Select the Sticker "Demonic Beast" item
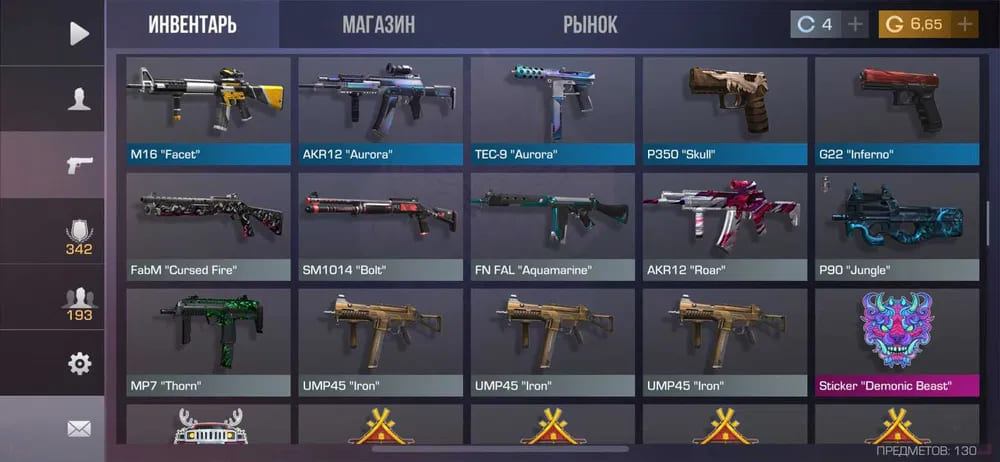Screen dimensions: 1000x462 coord(897,340)
